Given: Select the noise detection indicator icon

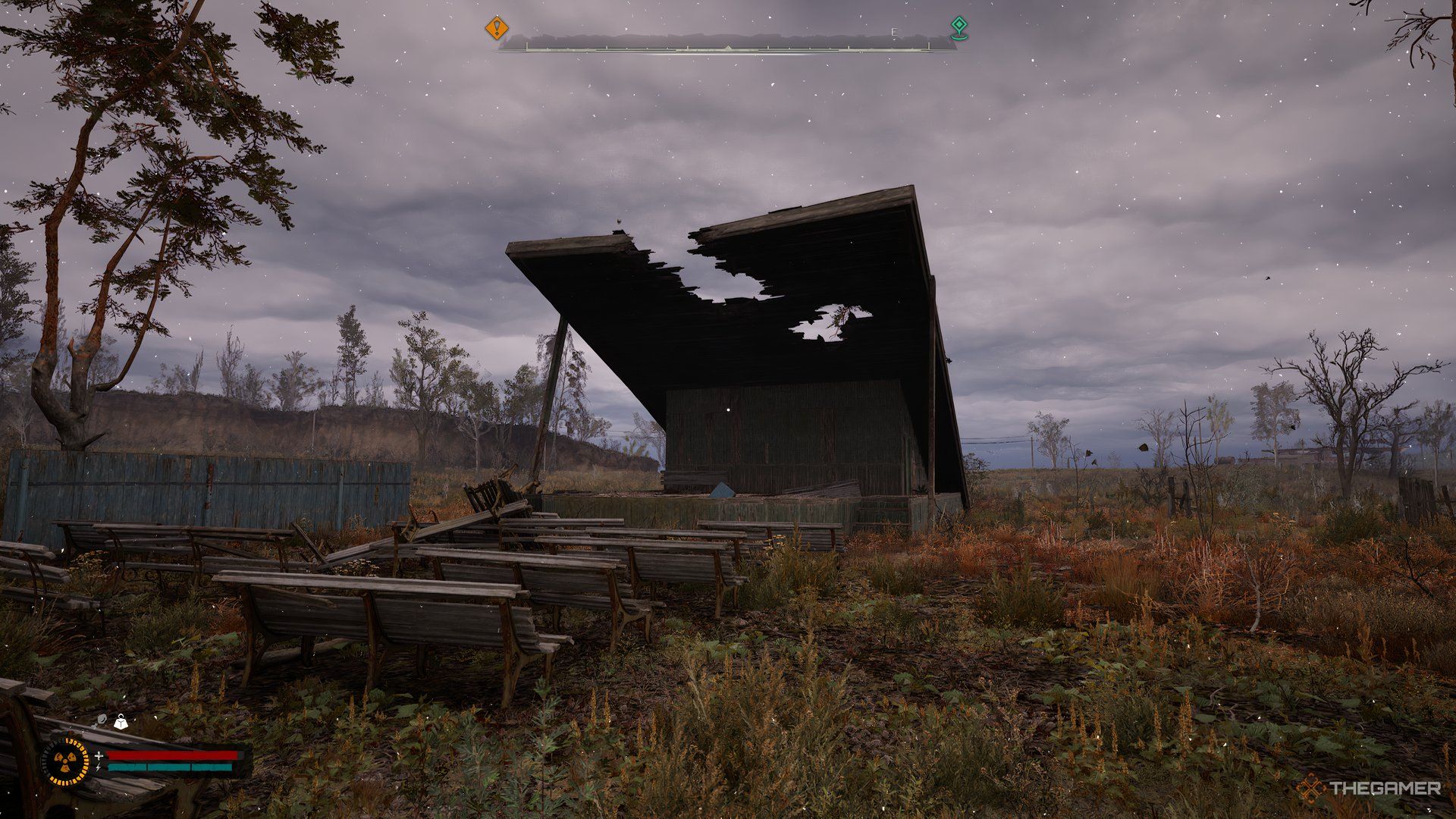Looking at the screenshot, I should 102,719.
